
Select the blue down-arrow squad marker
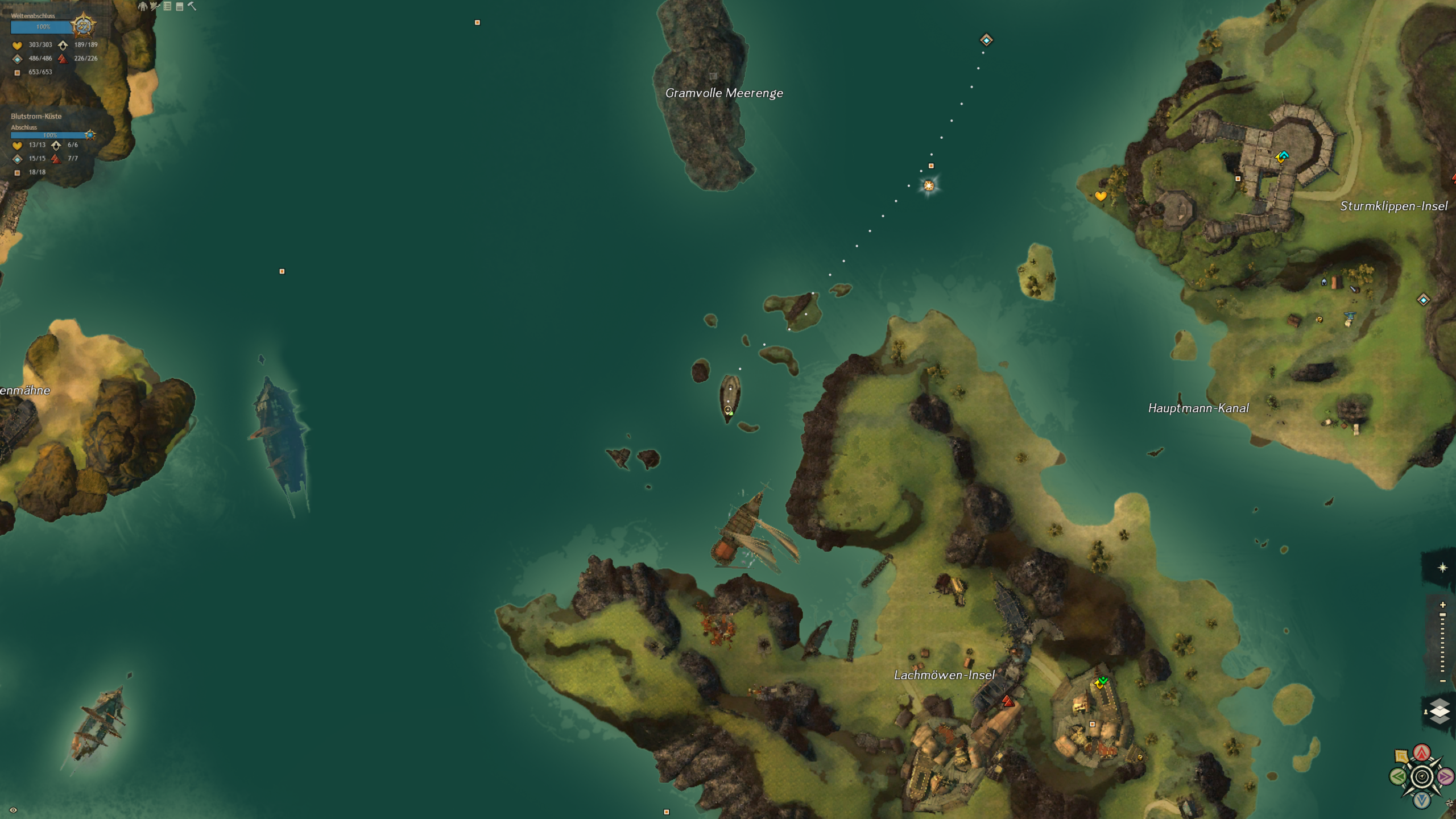pos(1422,800)
